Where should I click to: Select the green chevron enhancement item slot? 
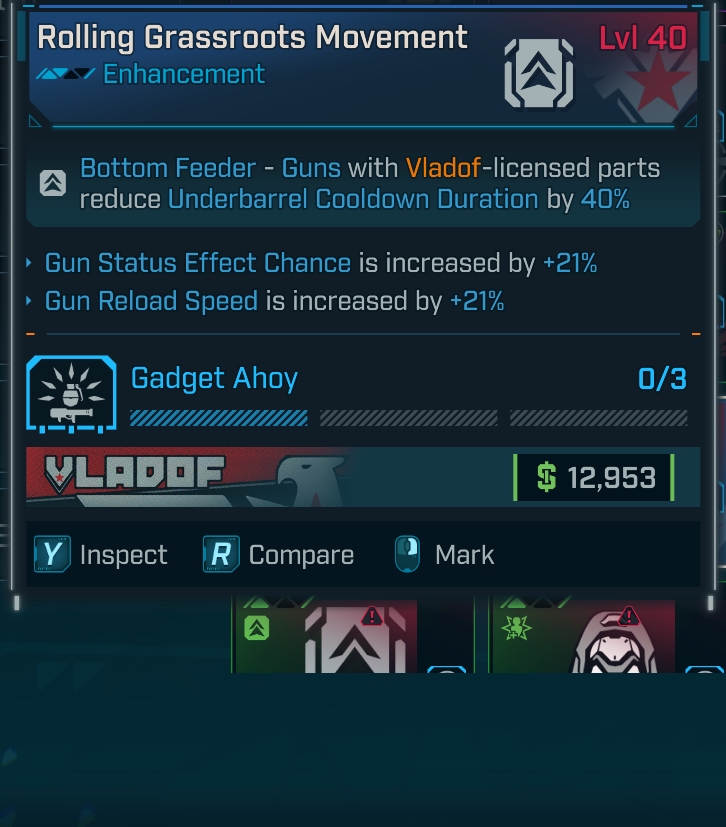pyautogui.click(x=326, y=636)
